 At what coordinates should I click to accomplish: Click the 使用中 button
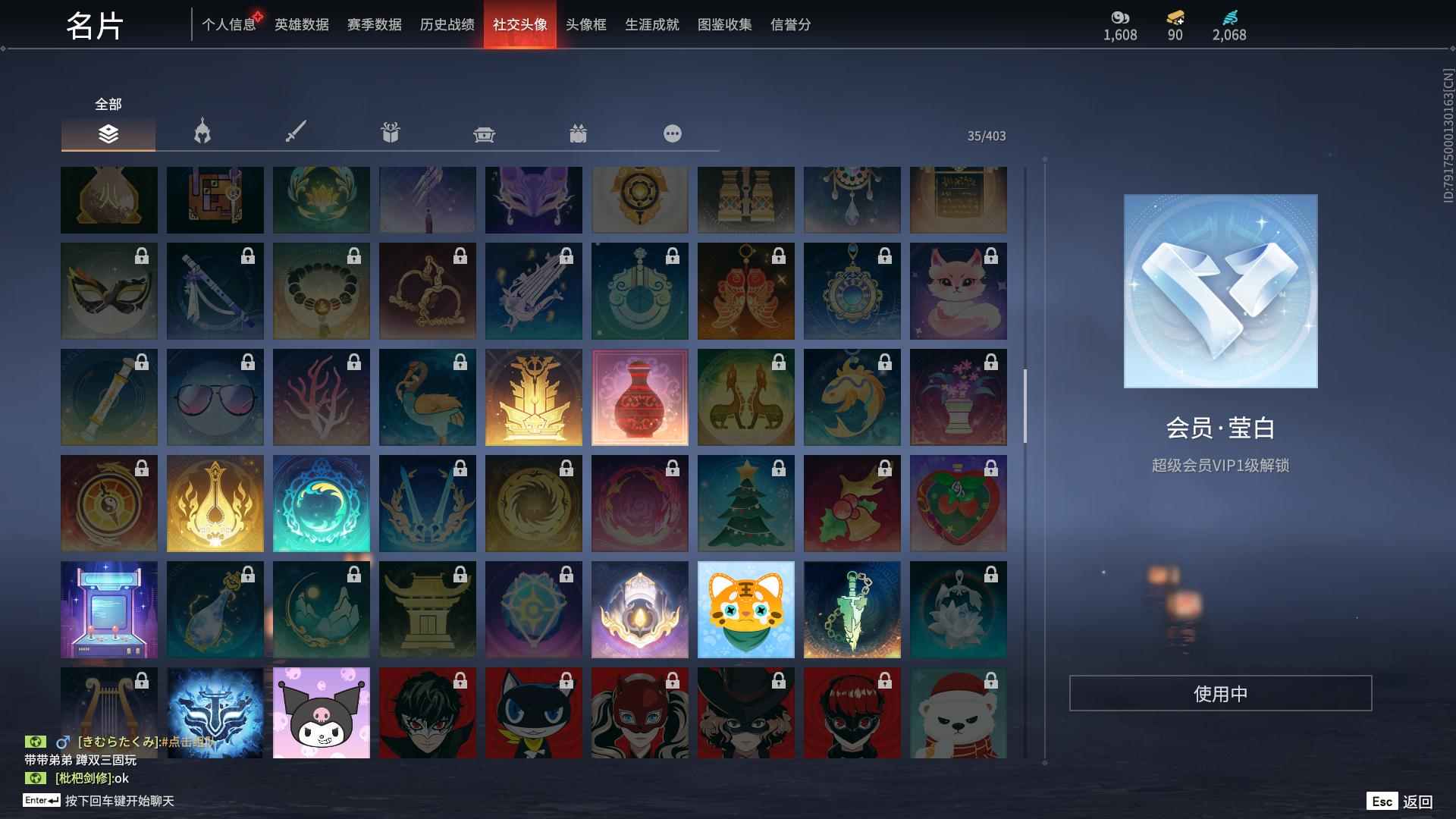(1220, 692)
